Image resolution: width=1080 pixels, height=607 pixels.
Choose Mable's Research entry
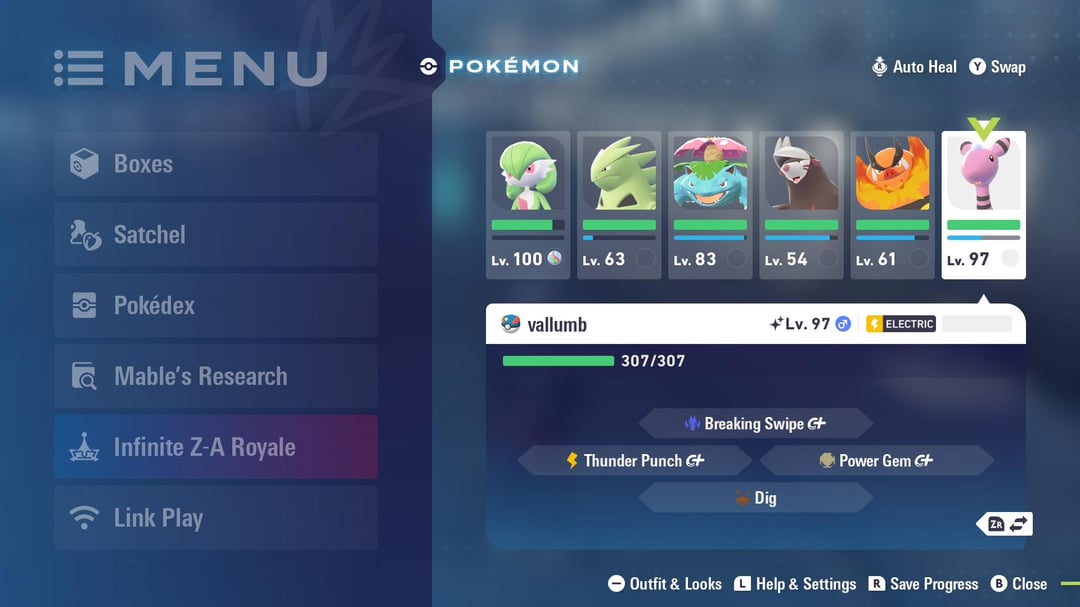(x=216, y=377)
